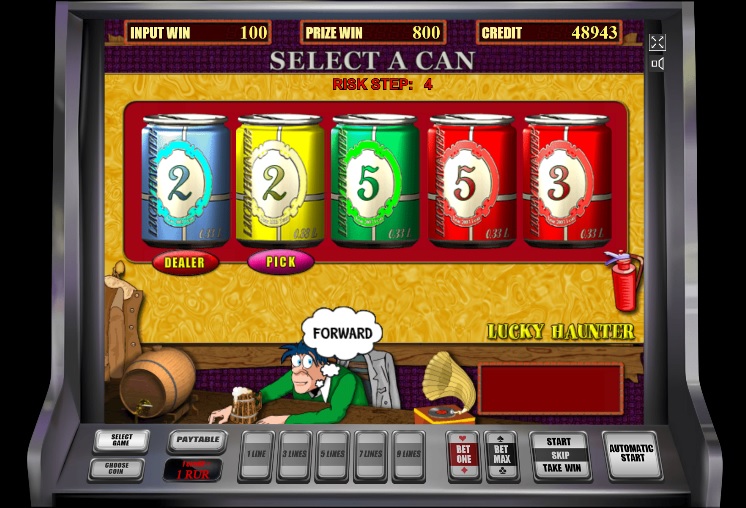
Task: Click the Choose Coin button
Action: 116,468
